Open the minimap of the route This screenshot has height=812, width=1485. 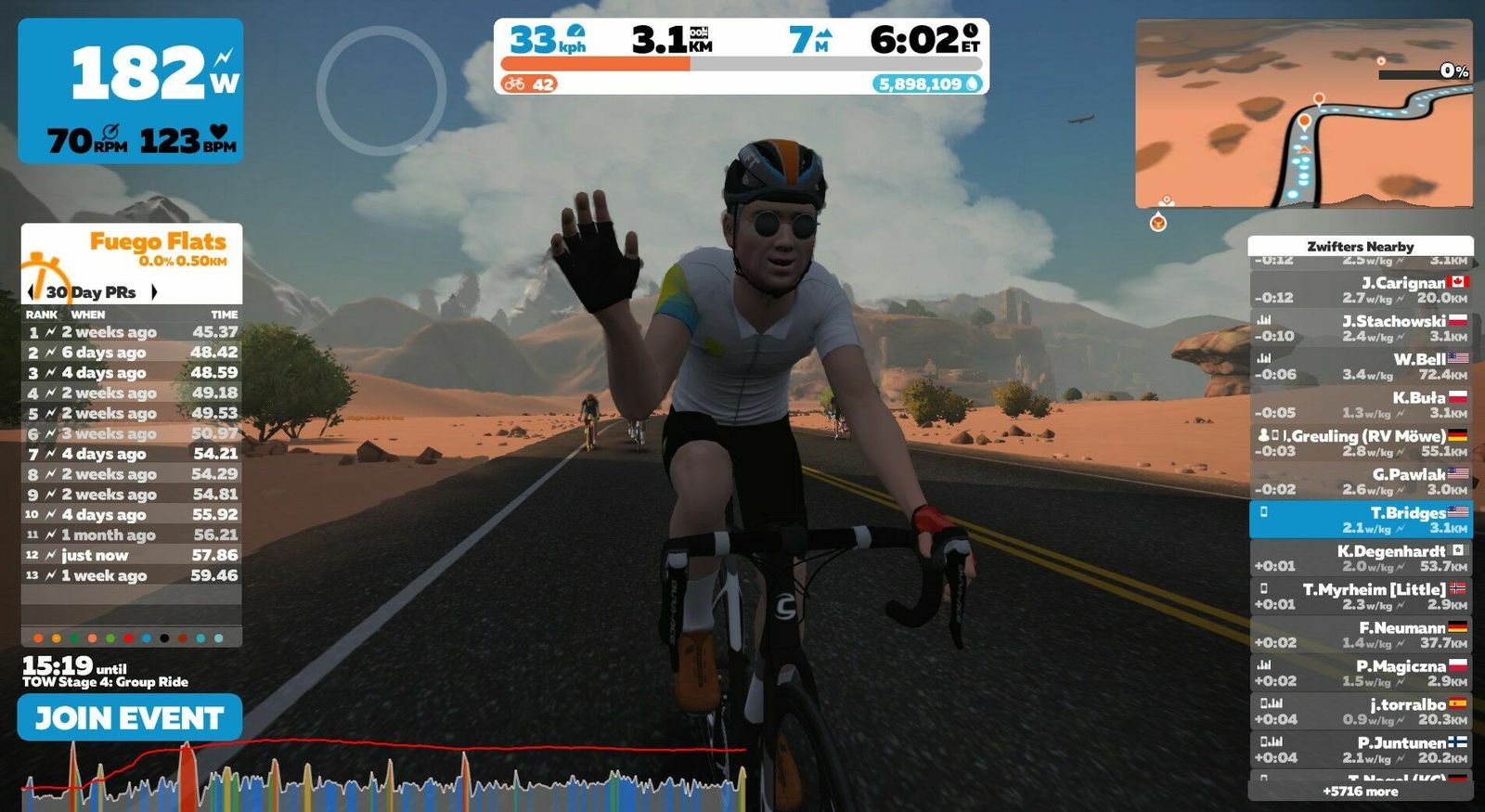[x=1303, y=113]
